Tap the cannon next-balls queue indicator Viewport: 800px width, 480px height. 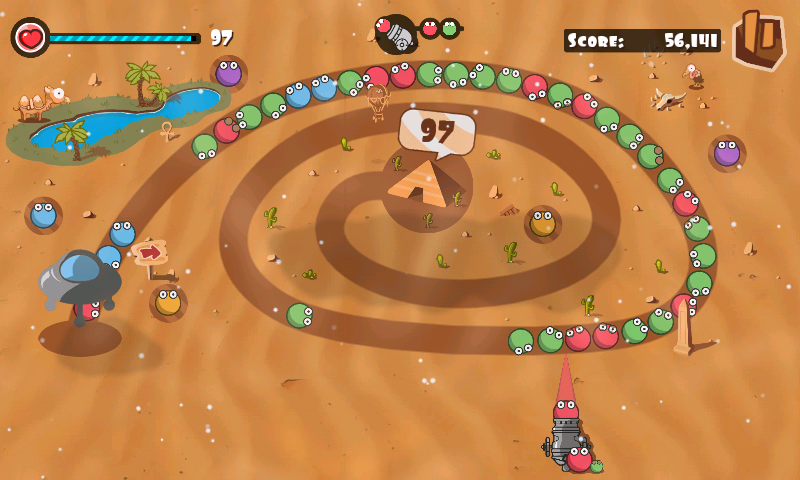(417, 32)
